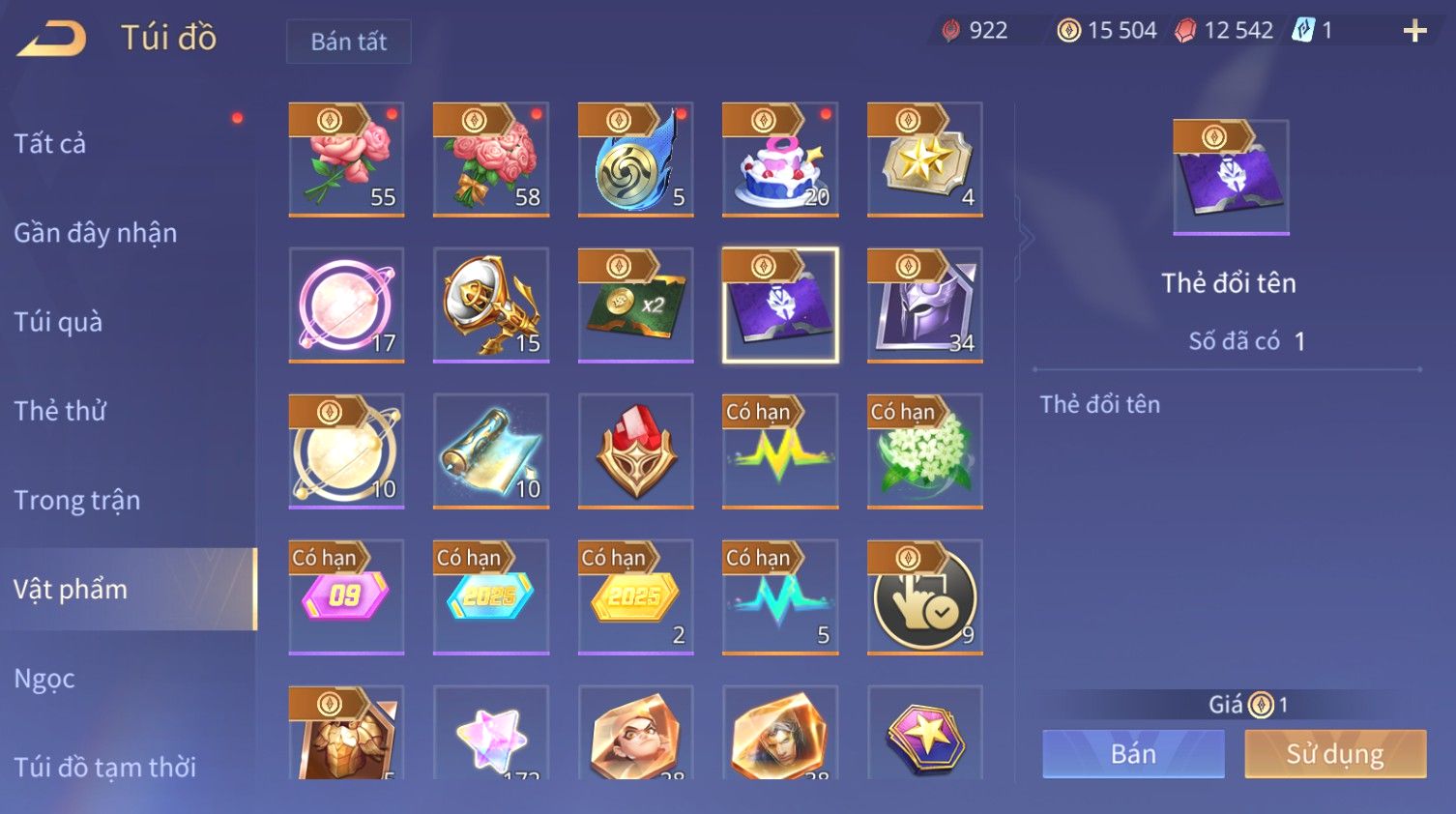Switch to the Tất cả tab
Viewport: 1456px width, 814px height.
click(50, 144)
